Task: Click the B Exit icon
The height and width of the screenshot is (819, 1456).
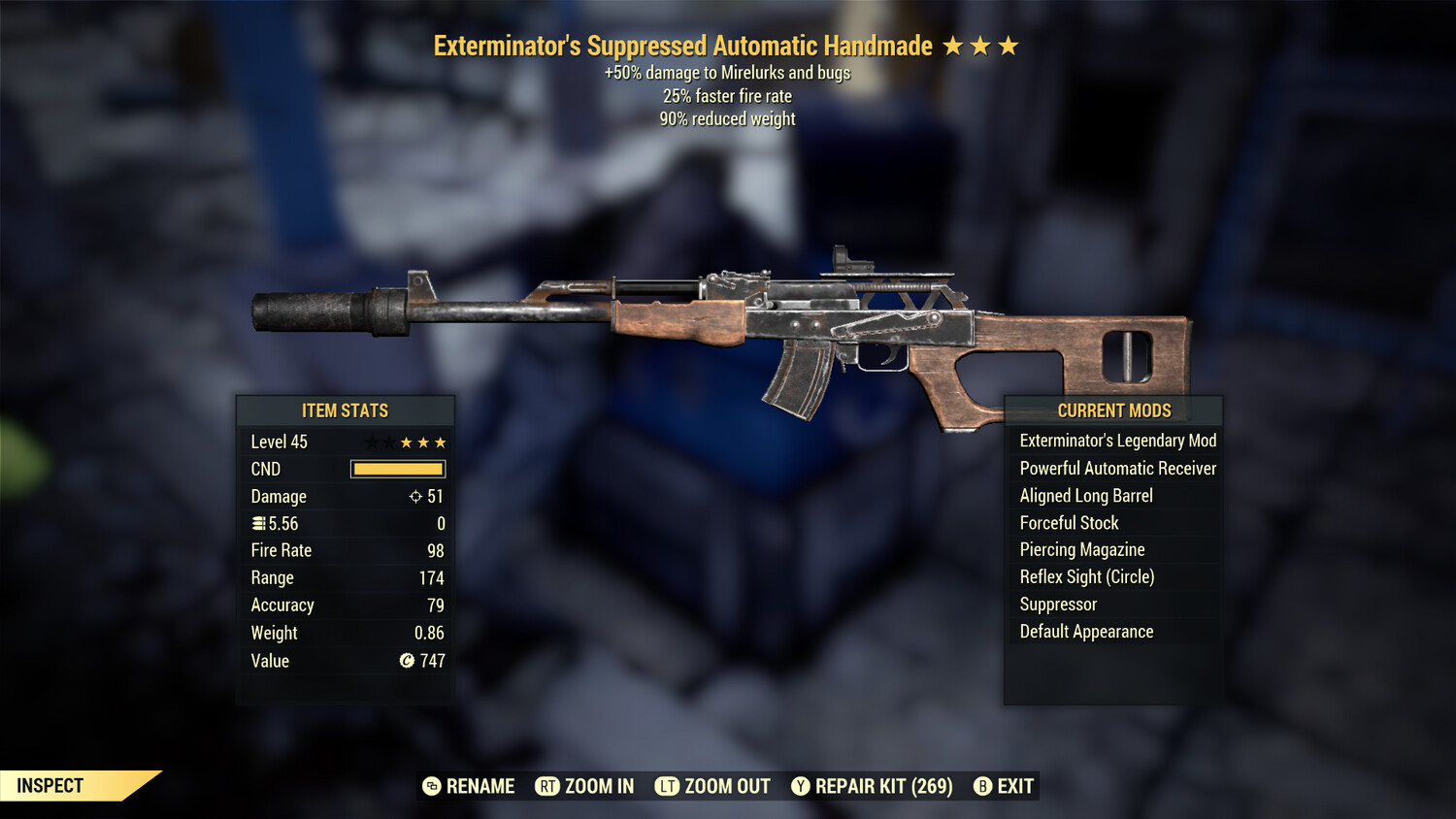Action: tap(983, 786)
